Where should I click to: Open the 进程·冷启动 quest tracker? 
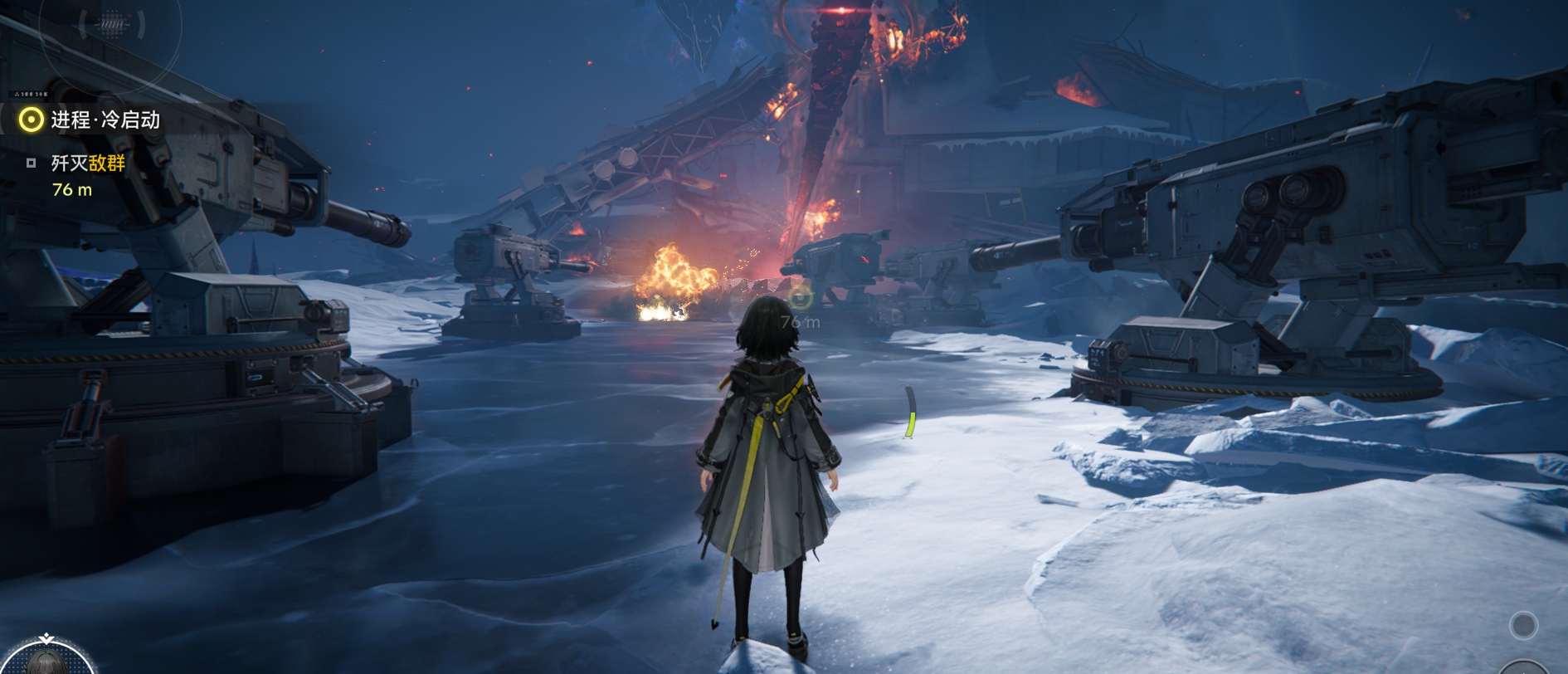(x=104, y=120)
